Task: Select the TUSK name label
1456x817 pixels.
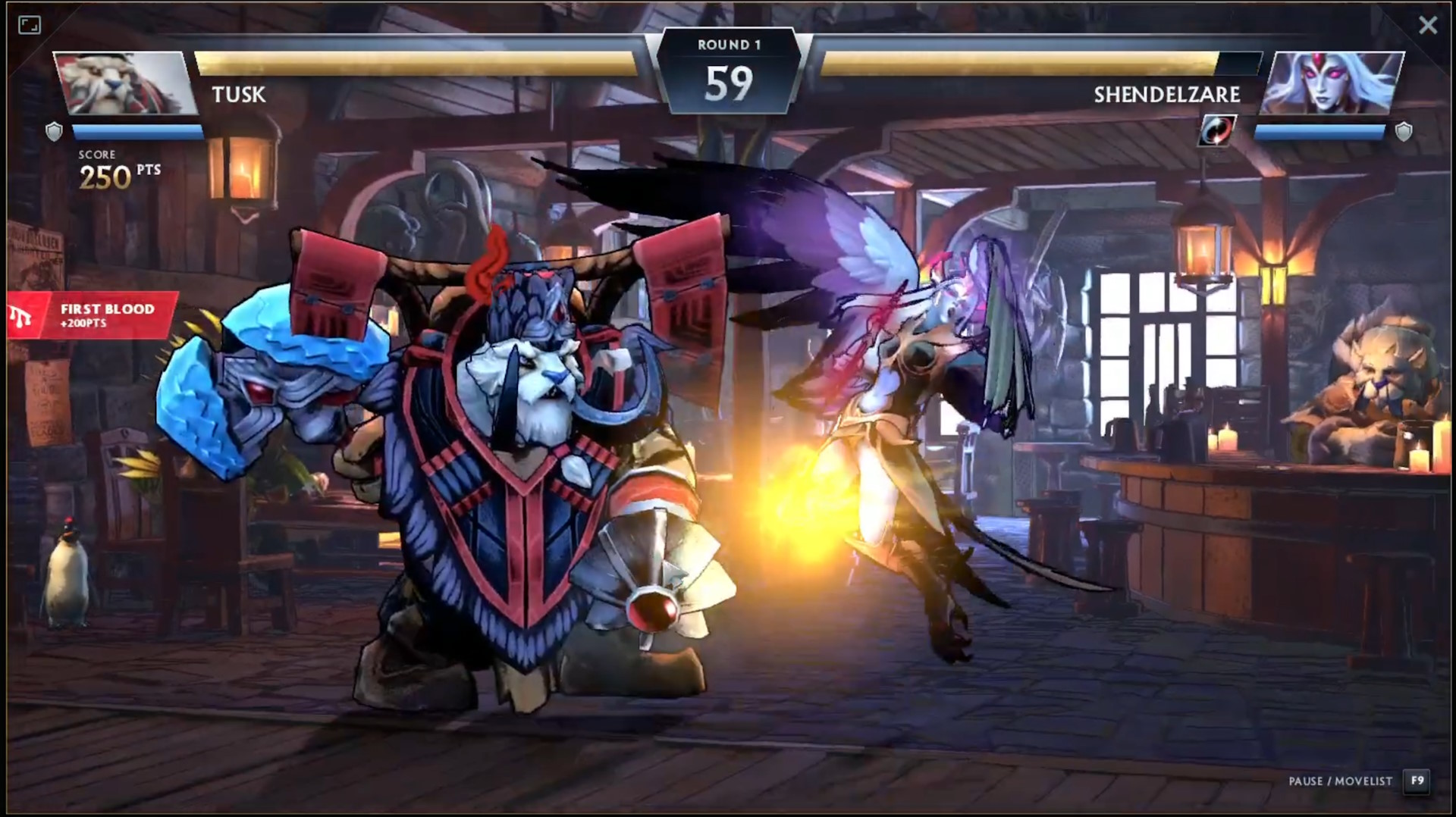Action: 237,95
